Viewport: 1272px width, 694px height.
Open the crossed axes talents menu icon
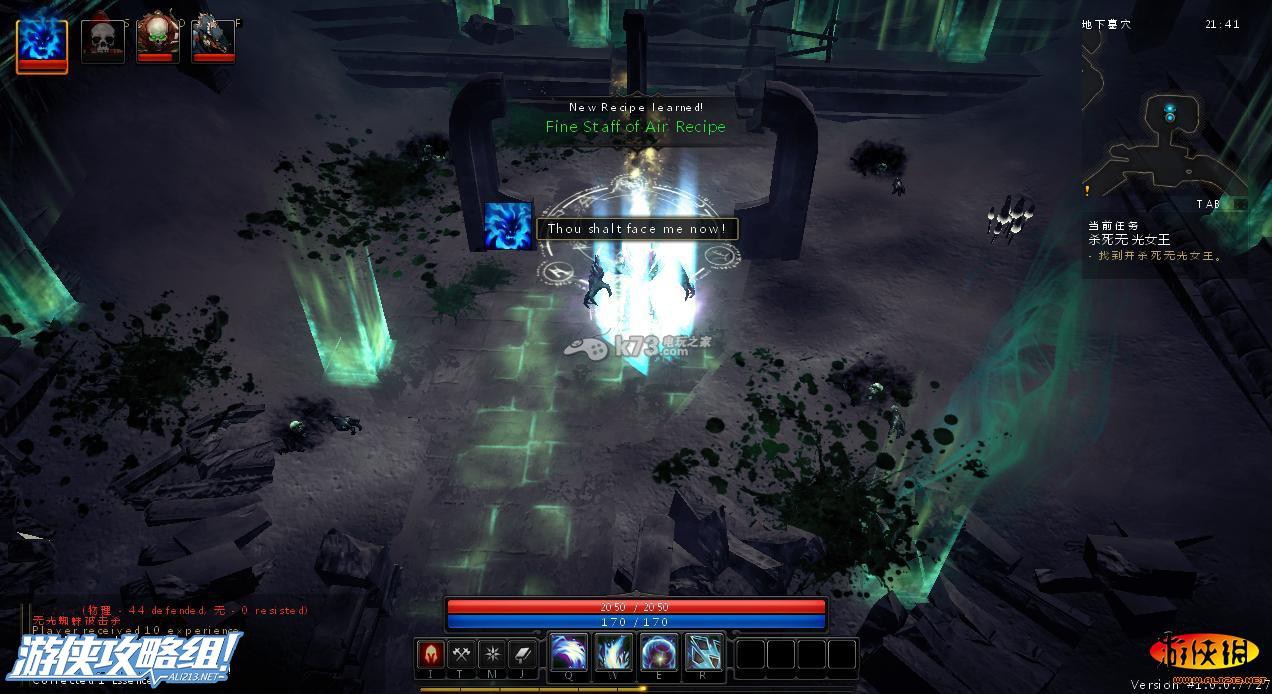pos(461,654)
